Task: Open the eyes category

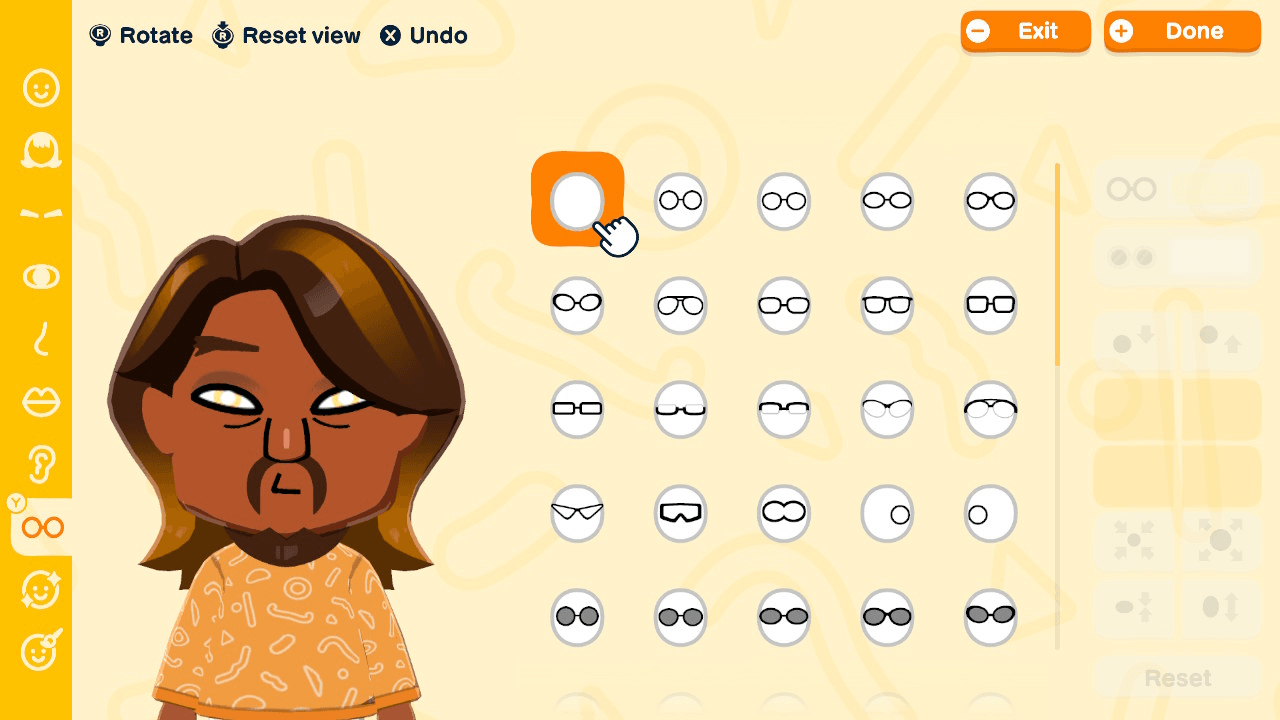Action: (40, 277)
